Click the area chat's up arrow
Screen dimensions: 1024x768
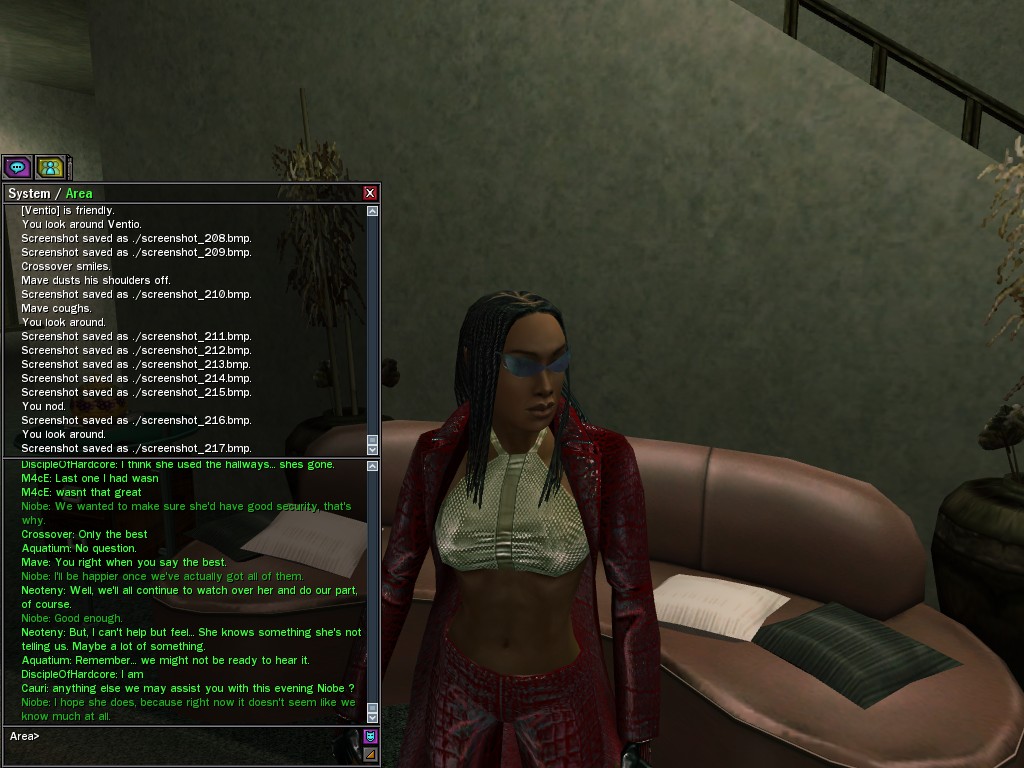[x=373, y=467]
